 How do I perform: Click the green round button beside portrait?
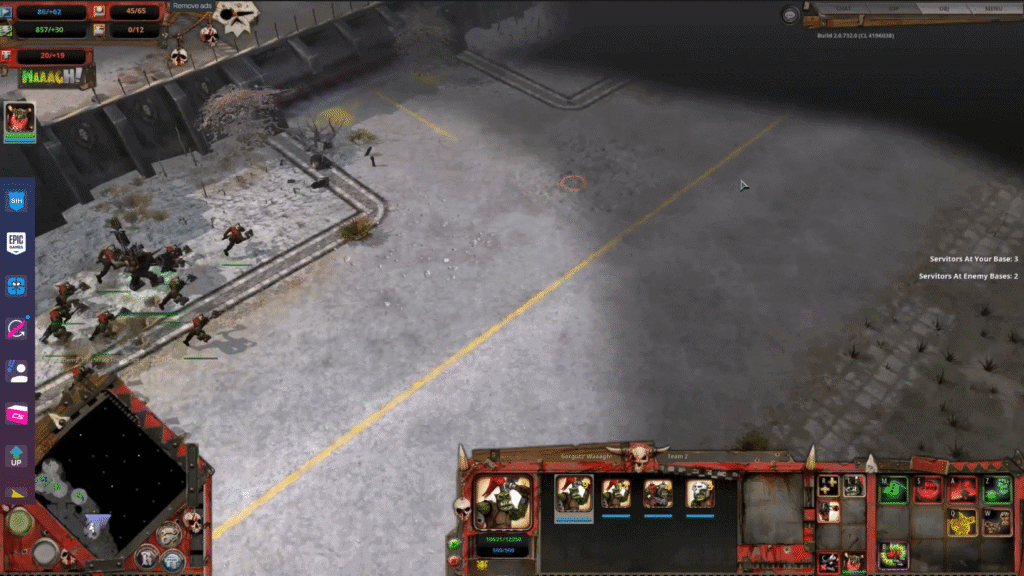456,545
